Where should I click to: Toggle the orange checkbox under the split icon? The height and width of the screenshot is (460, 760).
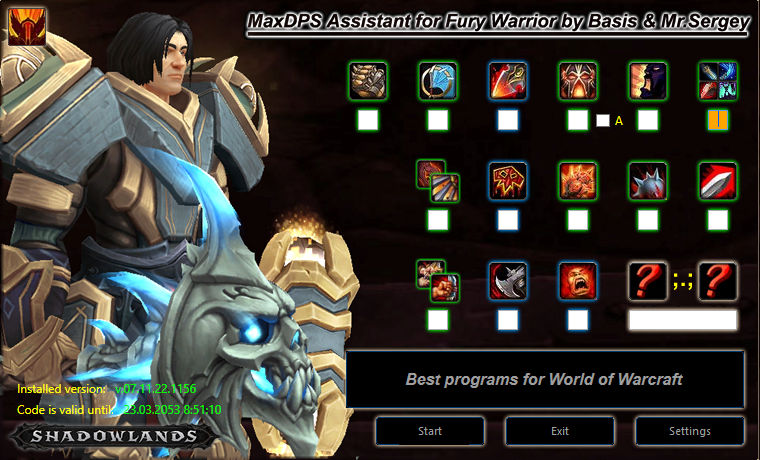tap(718, 120)
